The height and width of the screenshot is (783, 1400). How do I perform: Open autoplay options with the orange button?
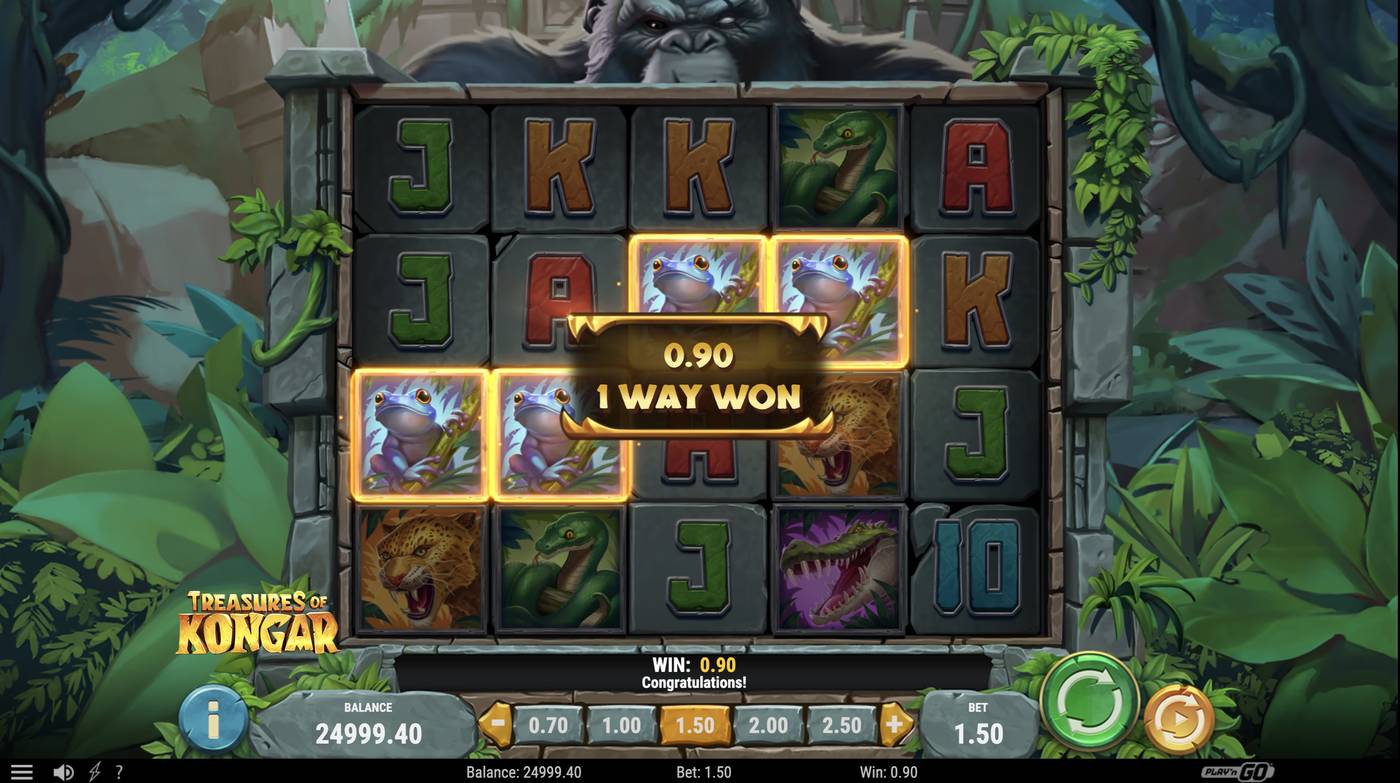click(x=1176, y=717)
